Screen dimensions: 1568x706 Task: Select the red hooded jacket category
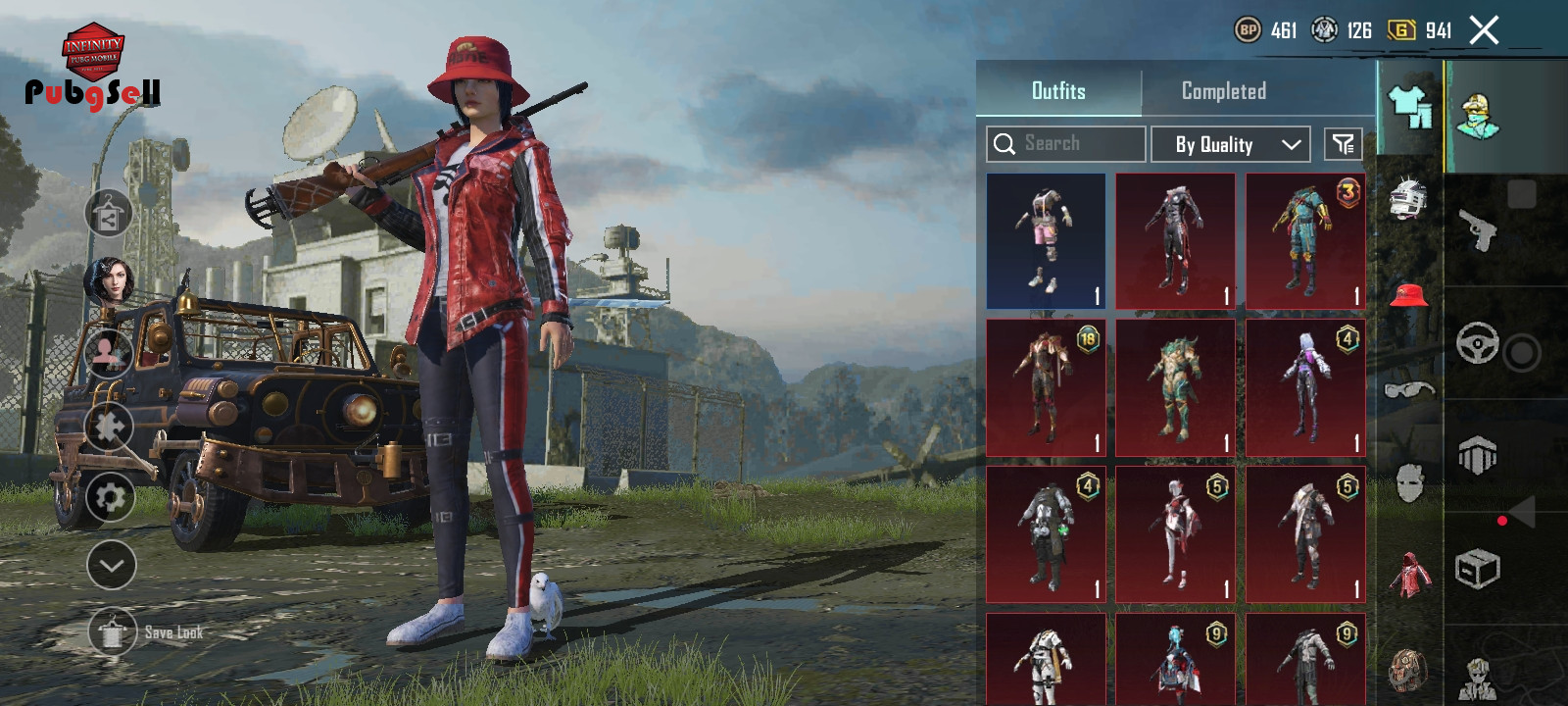(1409, 575)
